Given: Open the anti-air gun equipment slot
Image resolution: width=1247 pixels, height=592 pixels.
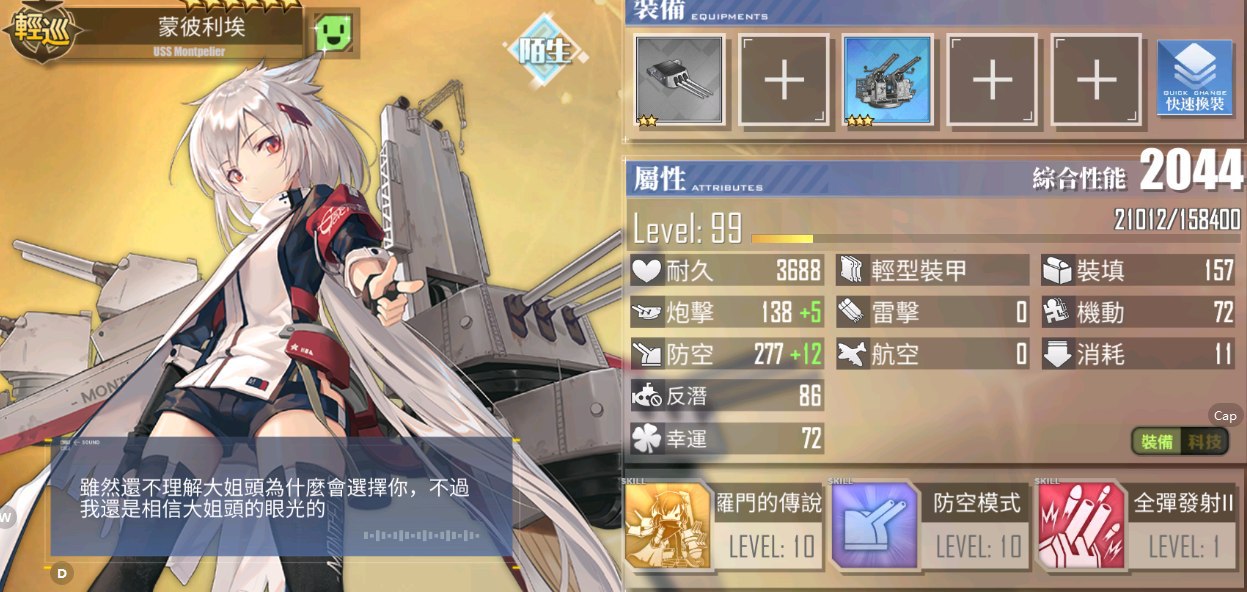Looking at the screenshot, I should [887, 81].
